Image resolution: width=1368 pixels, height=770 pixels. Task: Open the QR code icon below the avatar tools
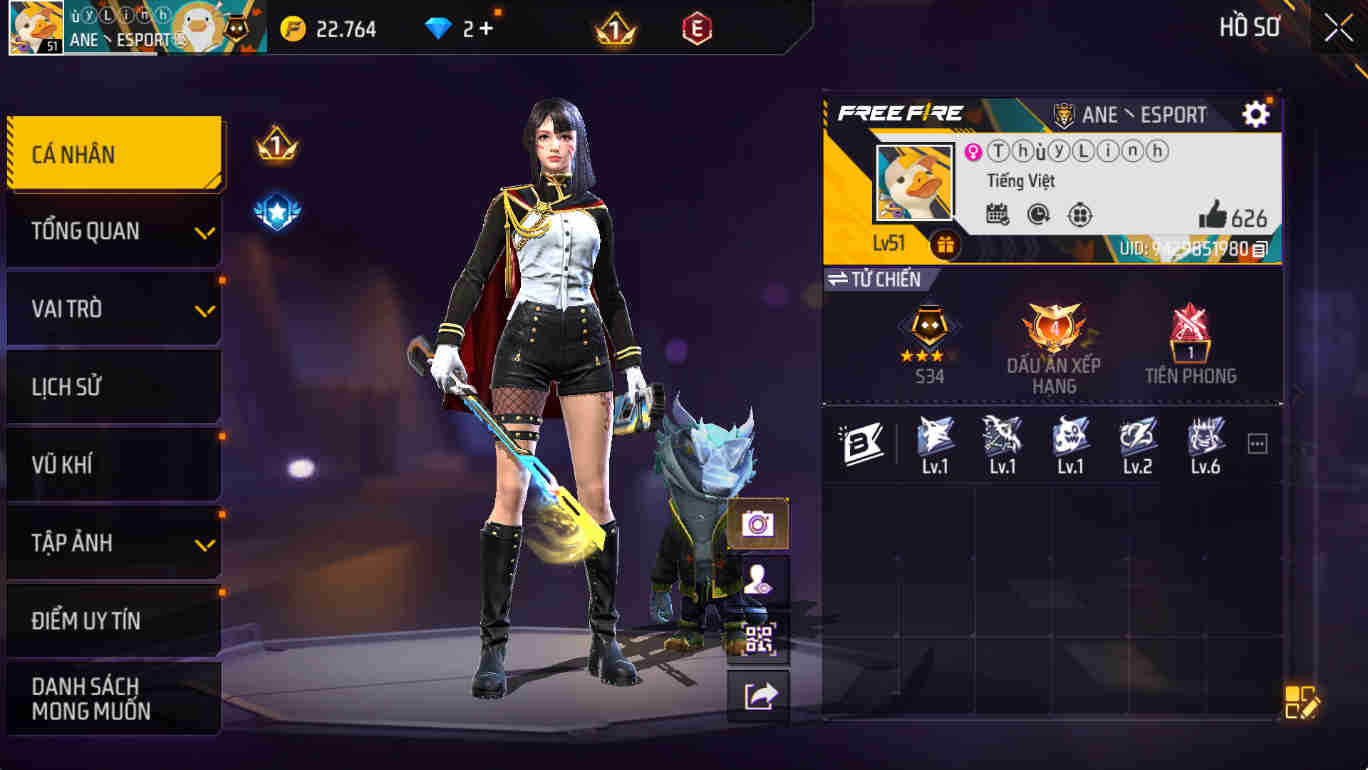coord(757,634)
